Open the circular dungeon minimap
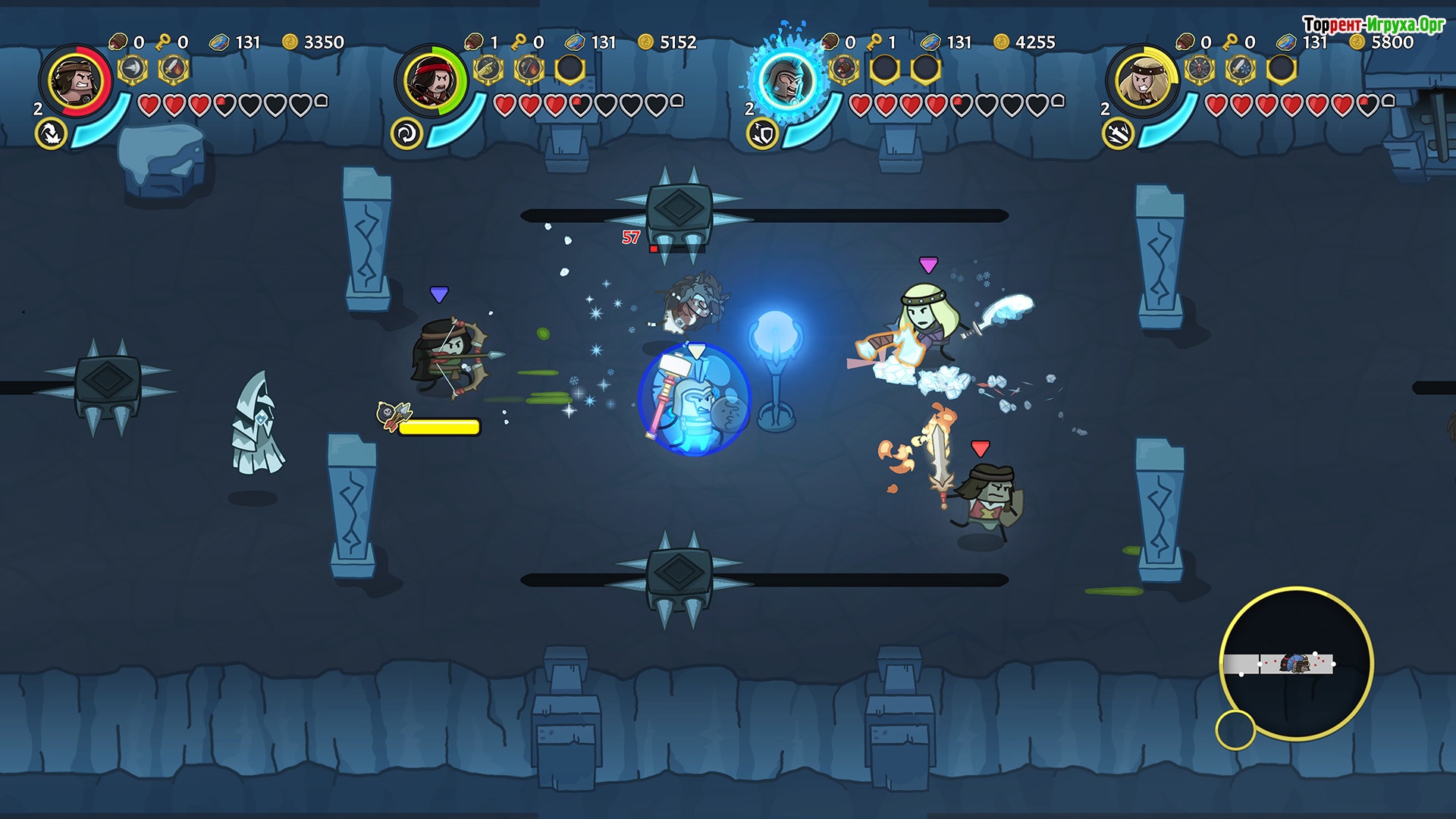 (1296, 664)
